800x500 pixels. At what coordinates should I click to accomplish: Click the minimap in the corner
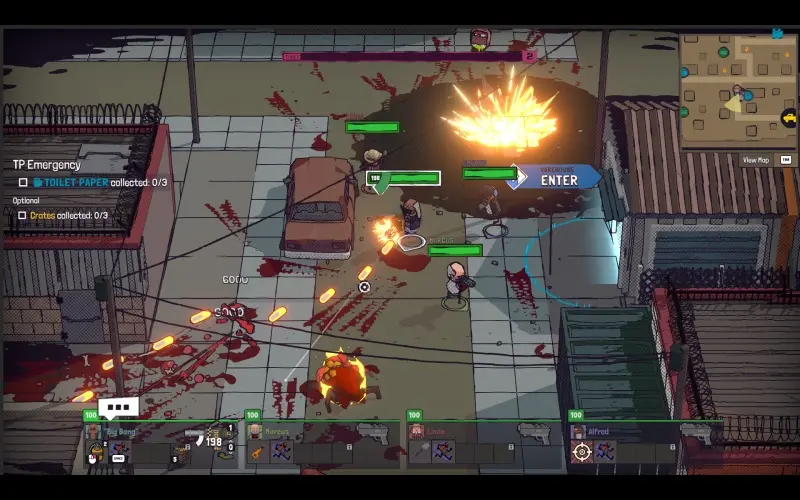[737, 90]
